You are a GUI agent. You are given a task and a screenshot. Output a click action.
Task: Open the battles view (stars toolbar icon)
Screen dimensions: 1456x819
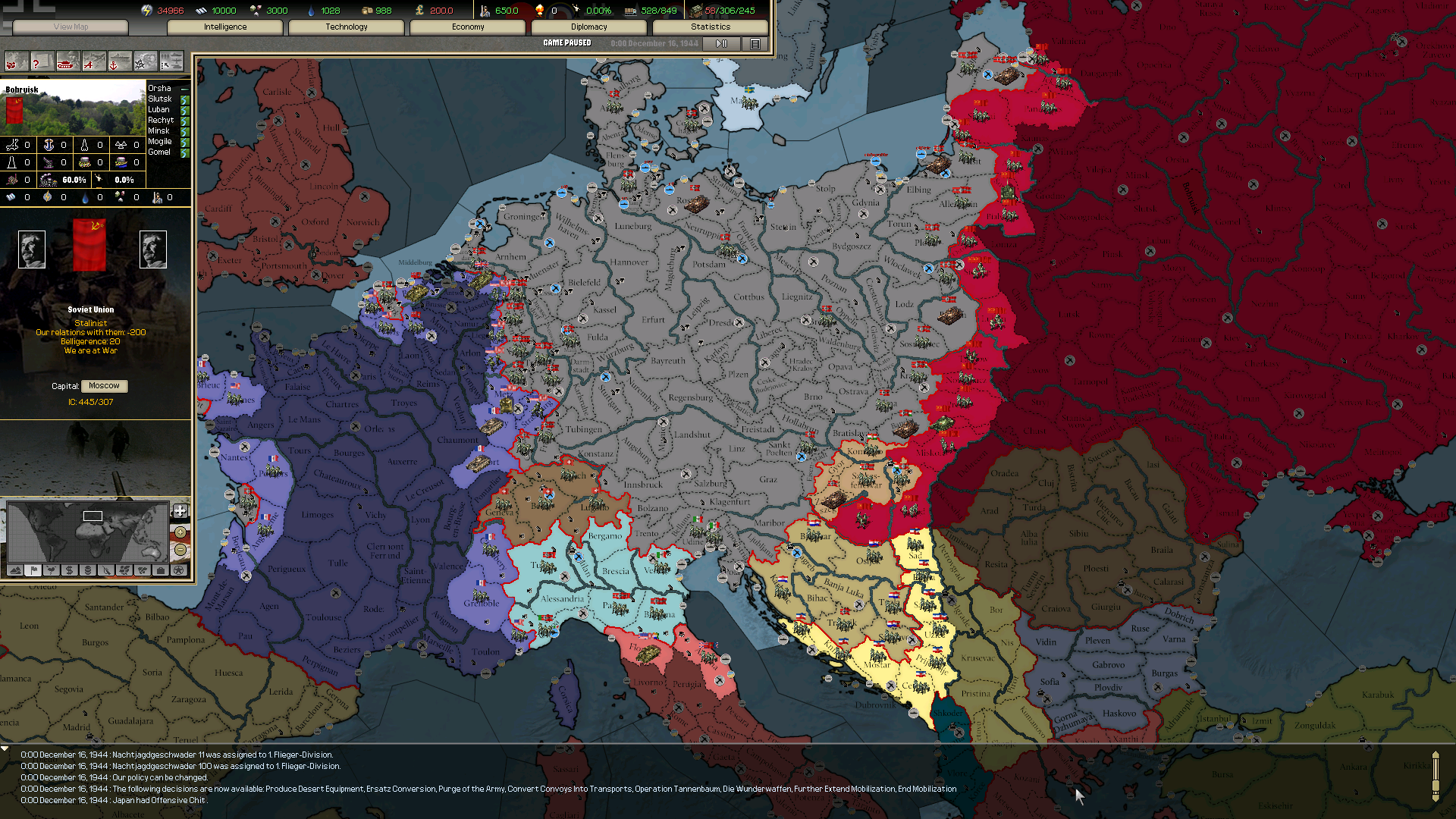[x=146, y=61]
